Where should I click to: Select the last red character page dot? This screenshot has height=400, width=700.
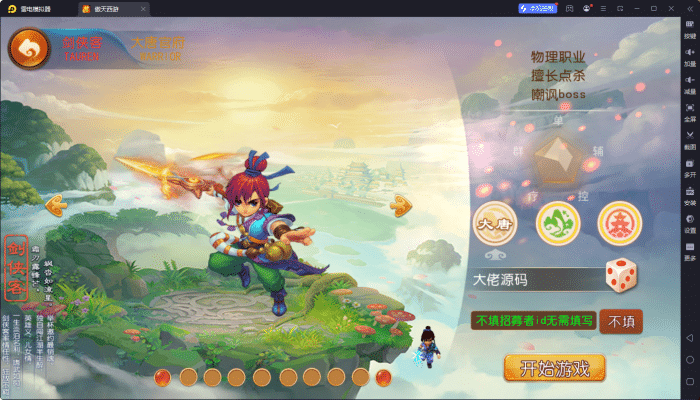pos(384,377)
